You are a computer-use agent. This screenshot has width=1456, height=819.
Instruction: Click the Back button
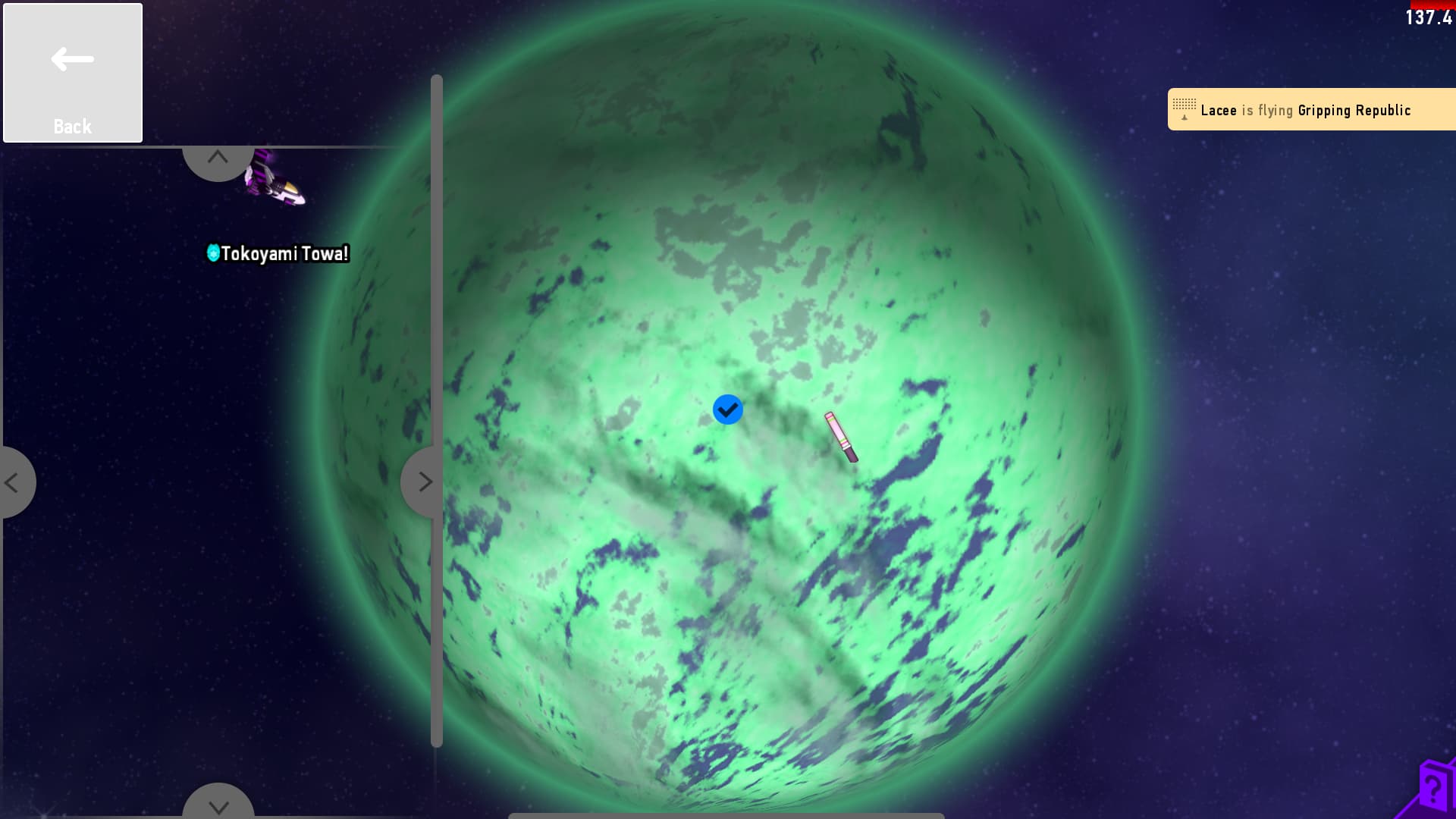[73, 73]
